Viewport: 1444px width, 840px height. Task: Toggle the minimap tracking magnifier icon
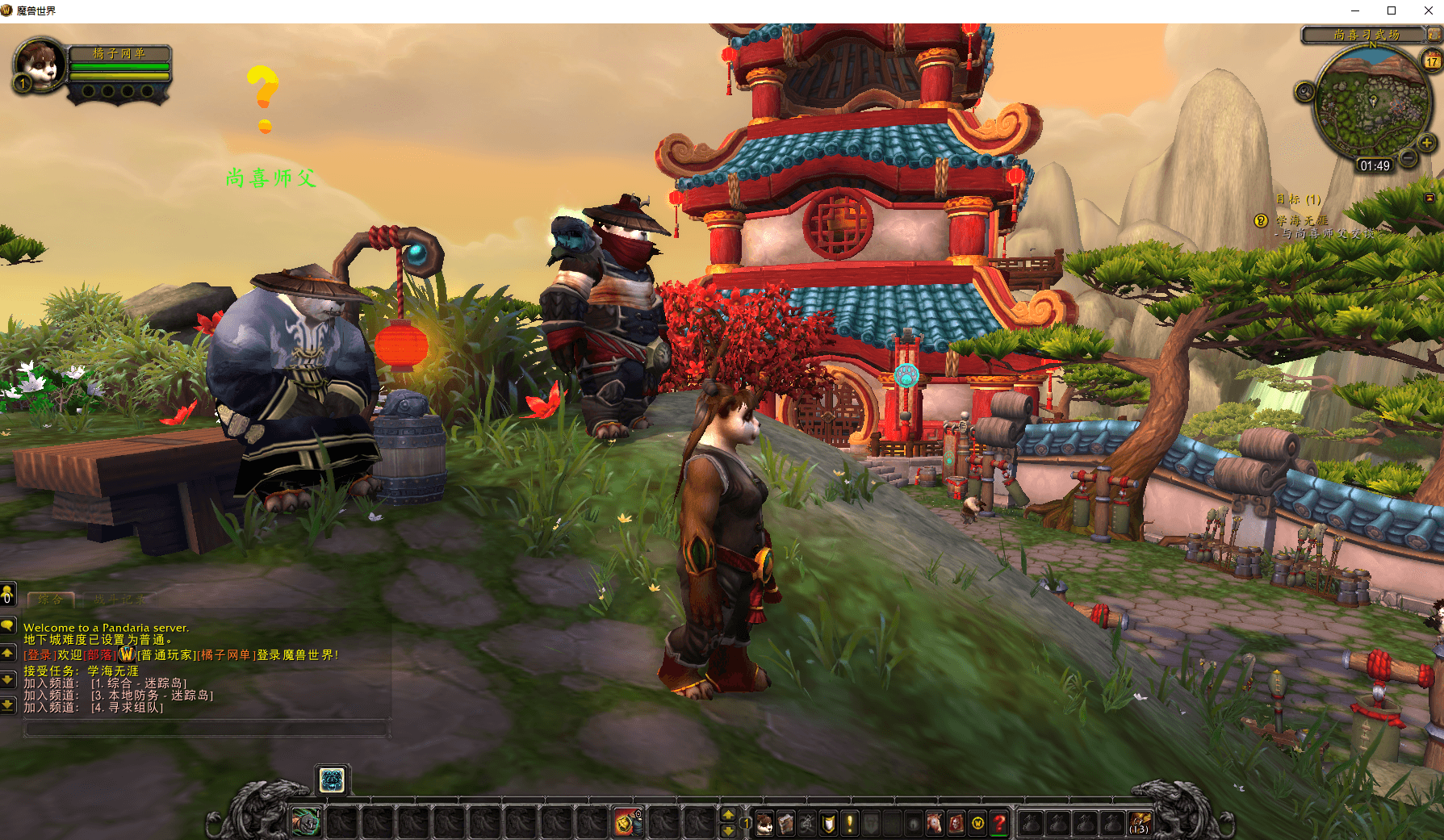[x=1304, y=92]
